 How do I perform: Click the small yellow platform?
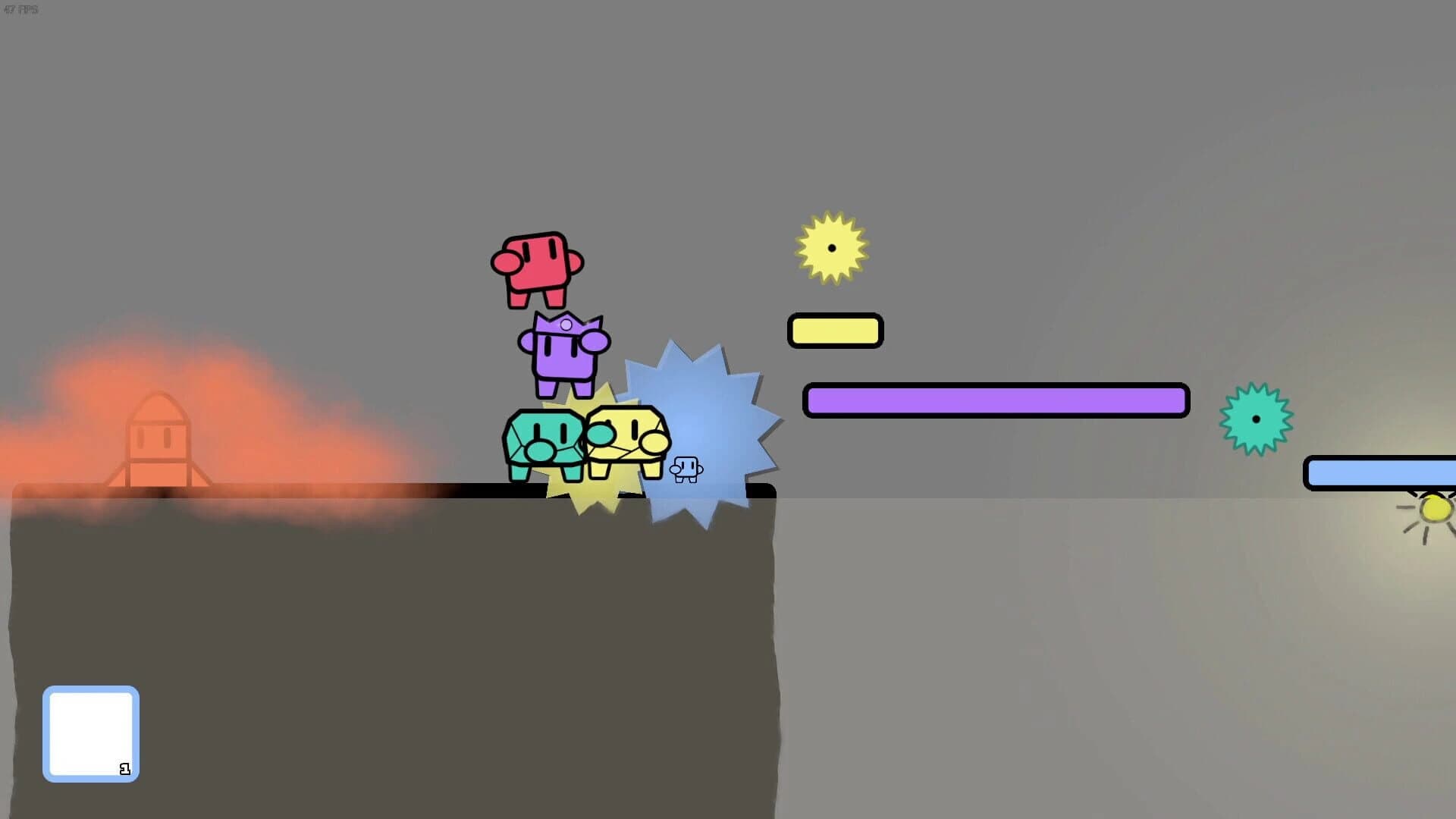coord(835,331)
